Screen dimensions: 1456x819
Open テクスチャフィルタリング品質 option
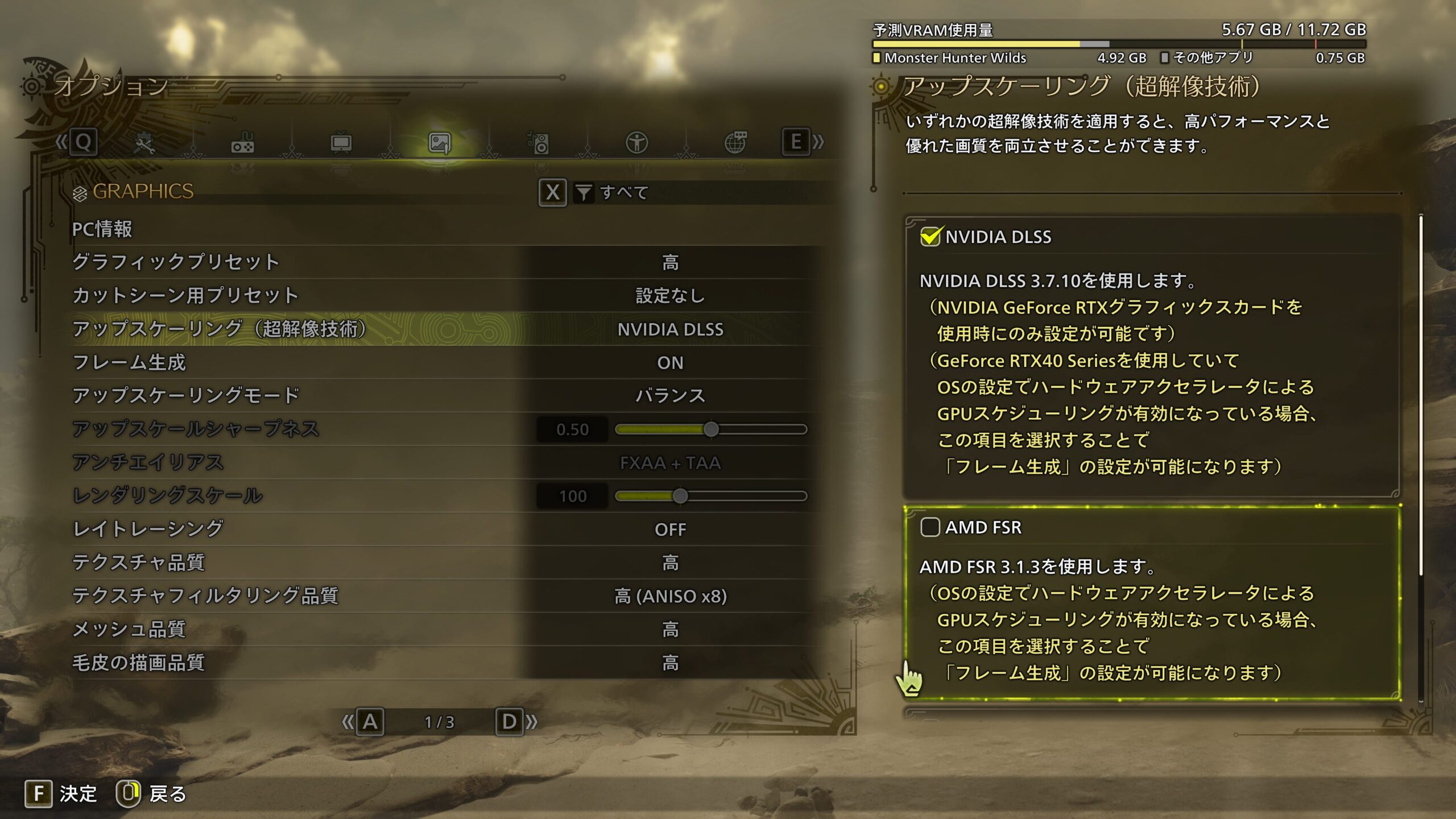(x=670, y=596)
